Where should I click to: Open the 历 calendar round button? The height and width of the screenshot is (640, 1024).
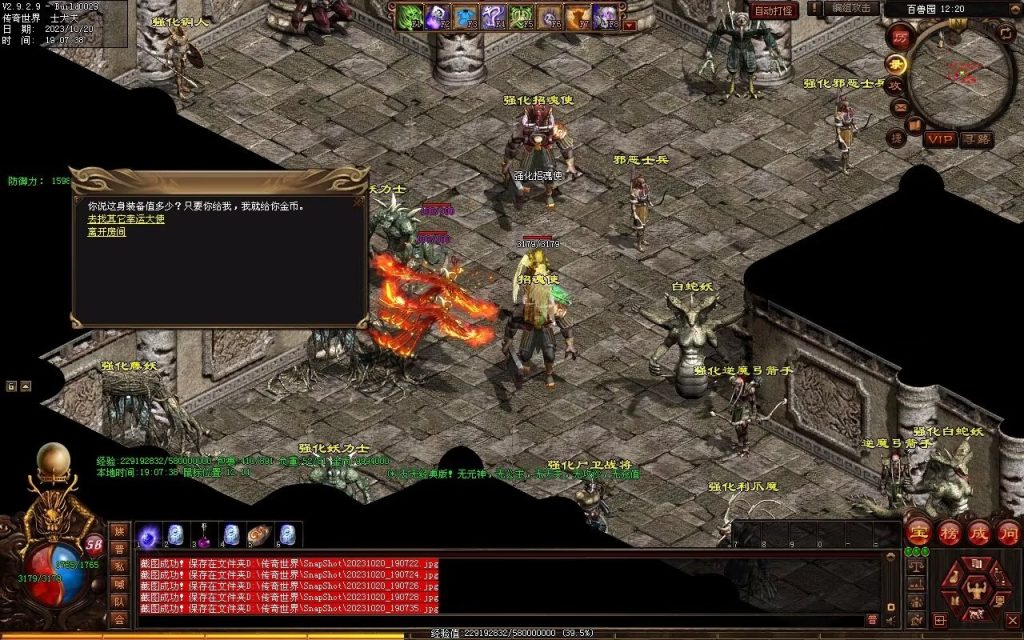point(898,36)
